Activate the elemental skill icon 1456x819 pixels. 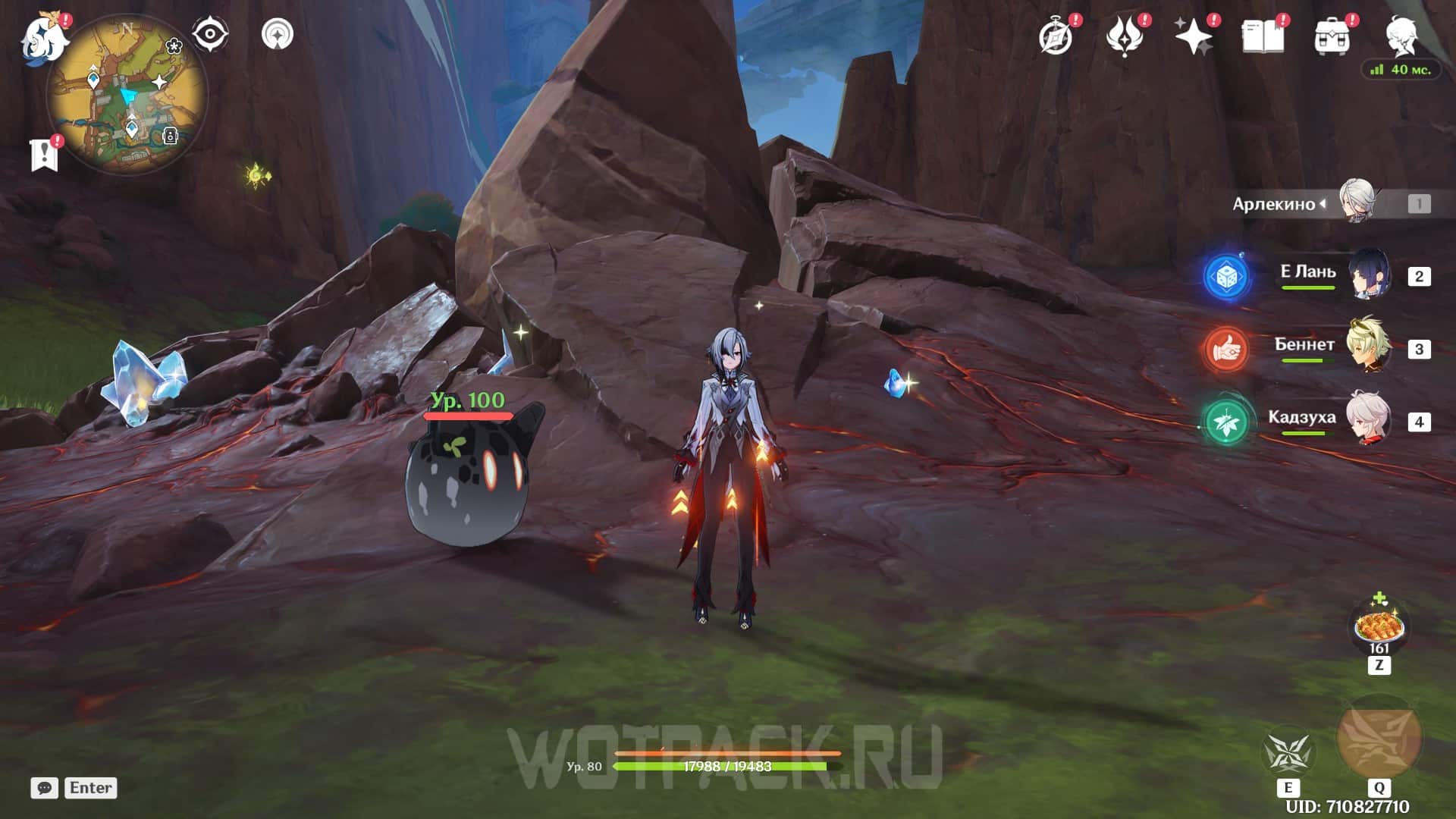pyautogui.click(x=1288, y=753)
